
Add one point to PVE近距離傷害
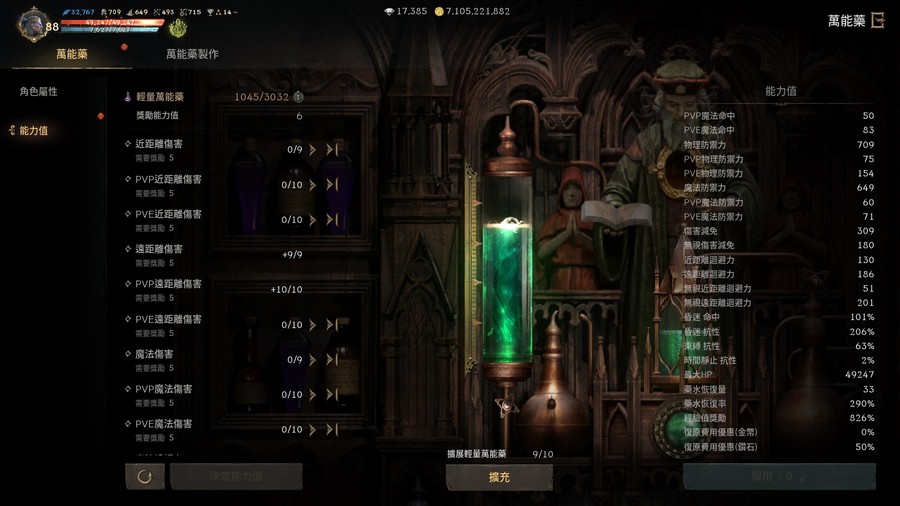(x=313, y=220)
